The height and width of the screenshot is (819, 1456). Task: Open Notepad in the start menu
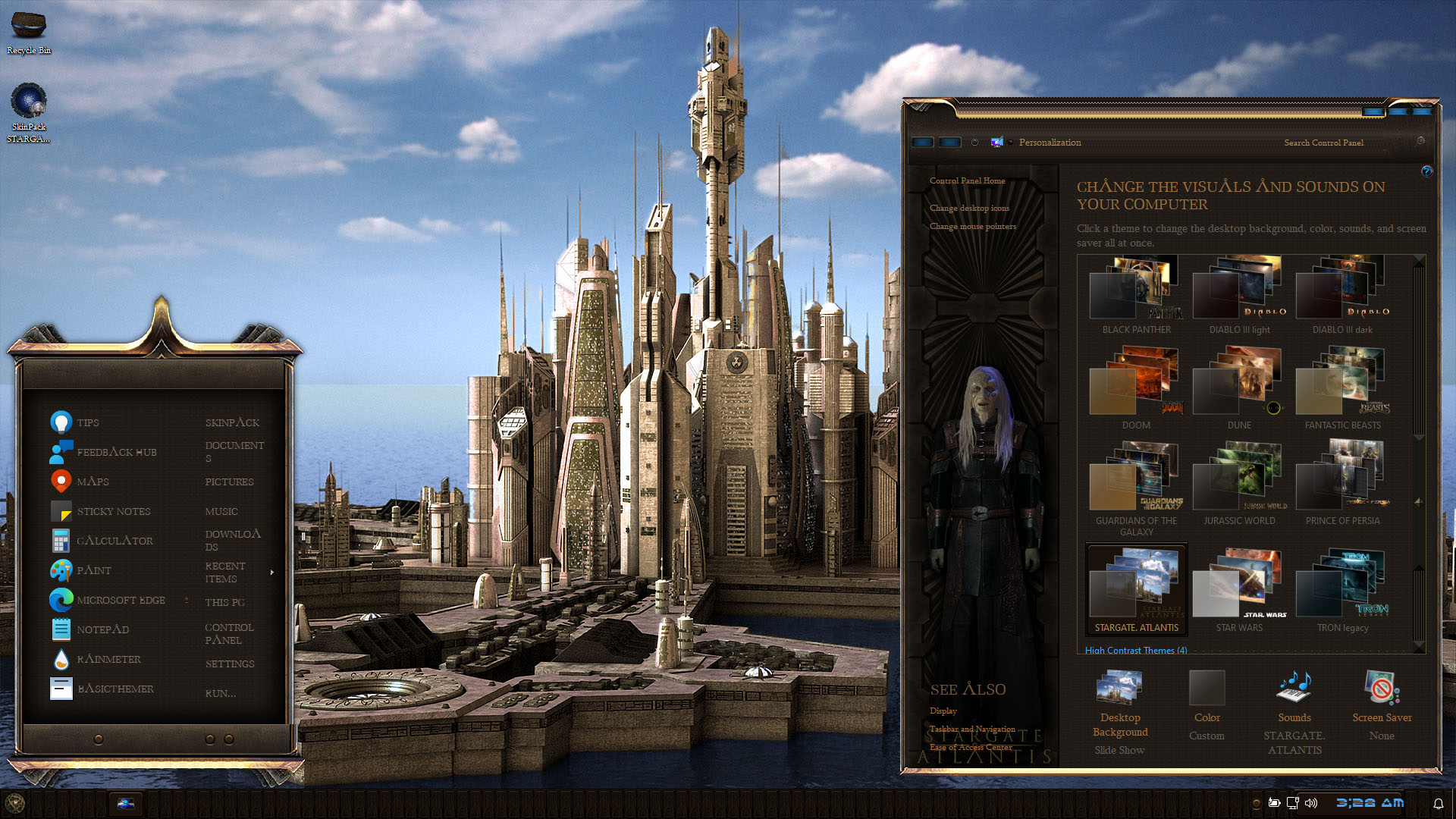tap(102, 629)
